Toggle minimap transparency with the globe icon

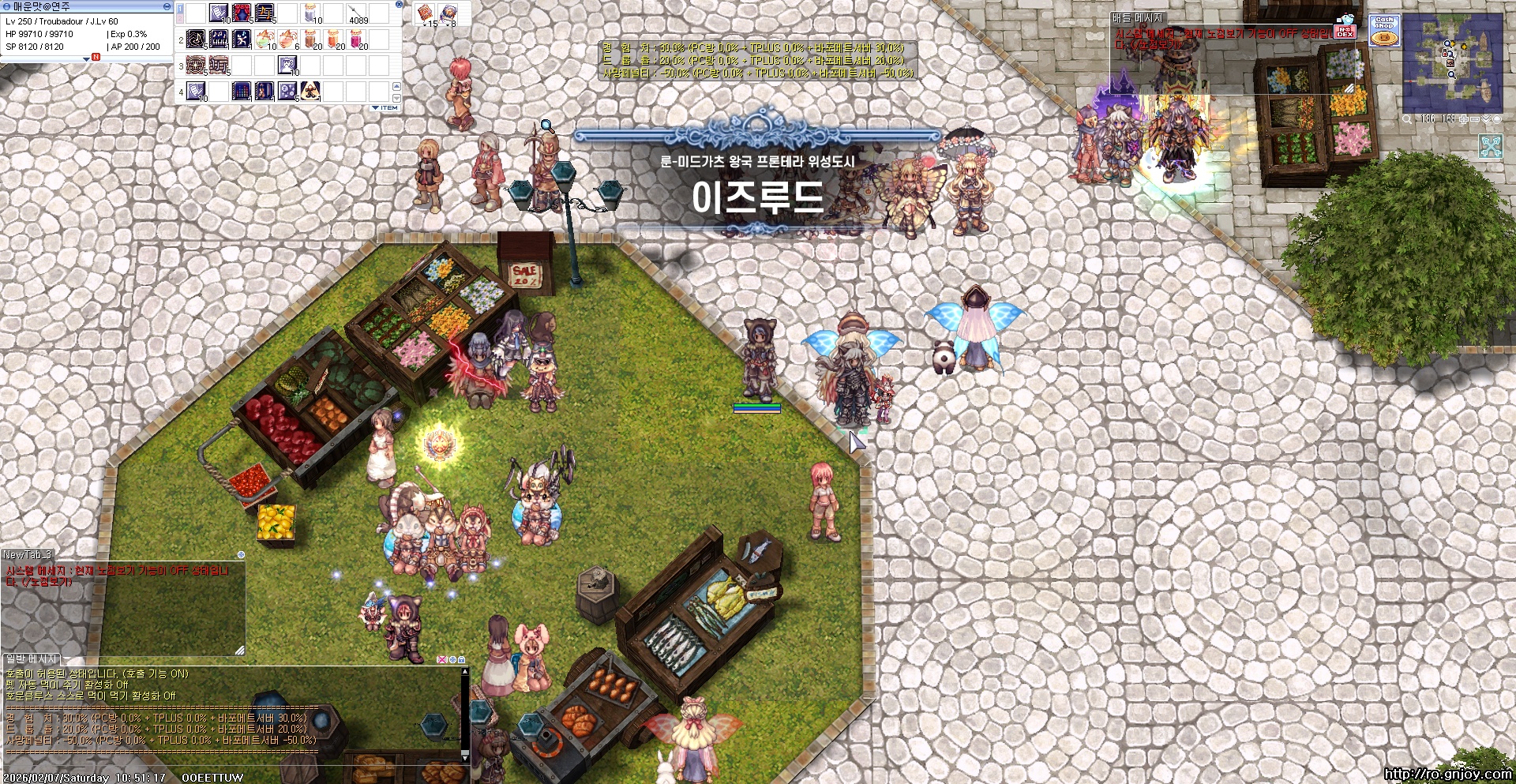click(x=1497, y=119)
